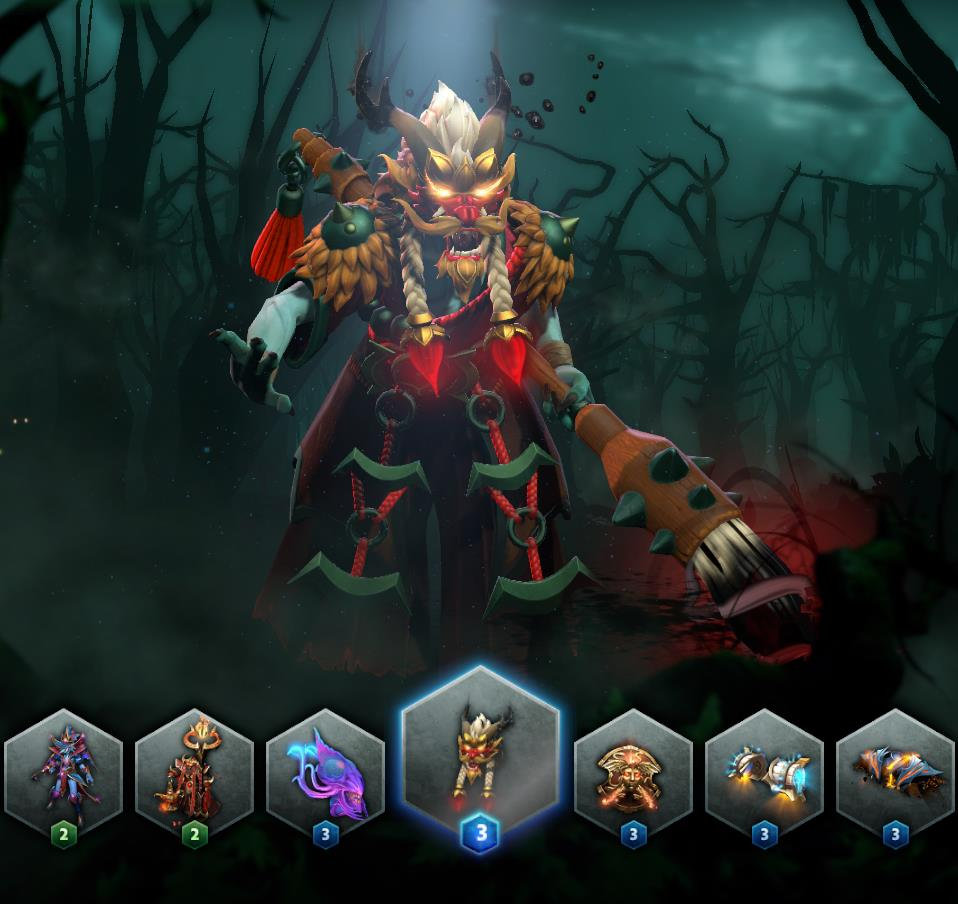Screen dimensions: 958x904
Task: Click the highlighted horned demon mask tile
Action: tap(480, 757)
